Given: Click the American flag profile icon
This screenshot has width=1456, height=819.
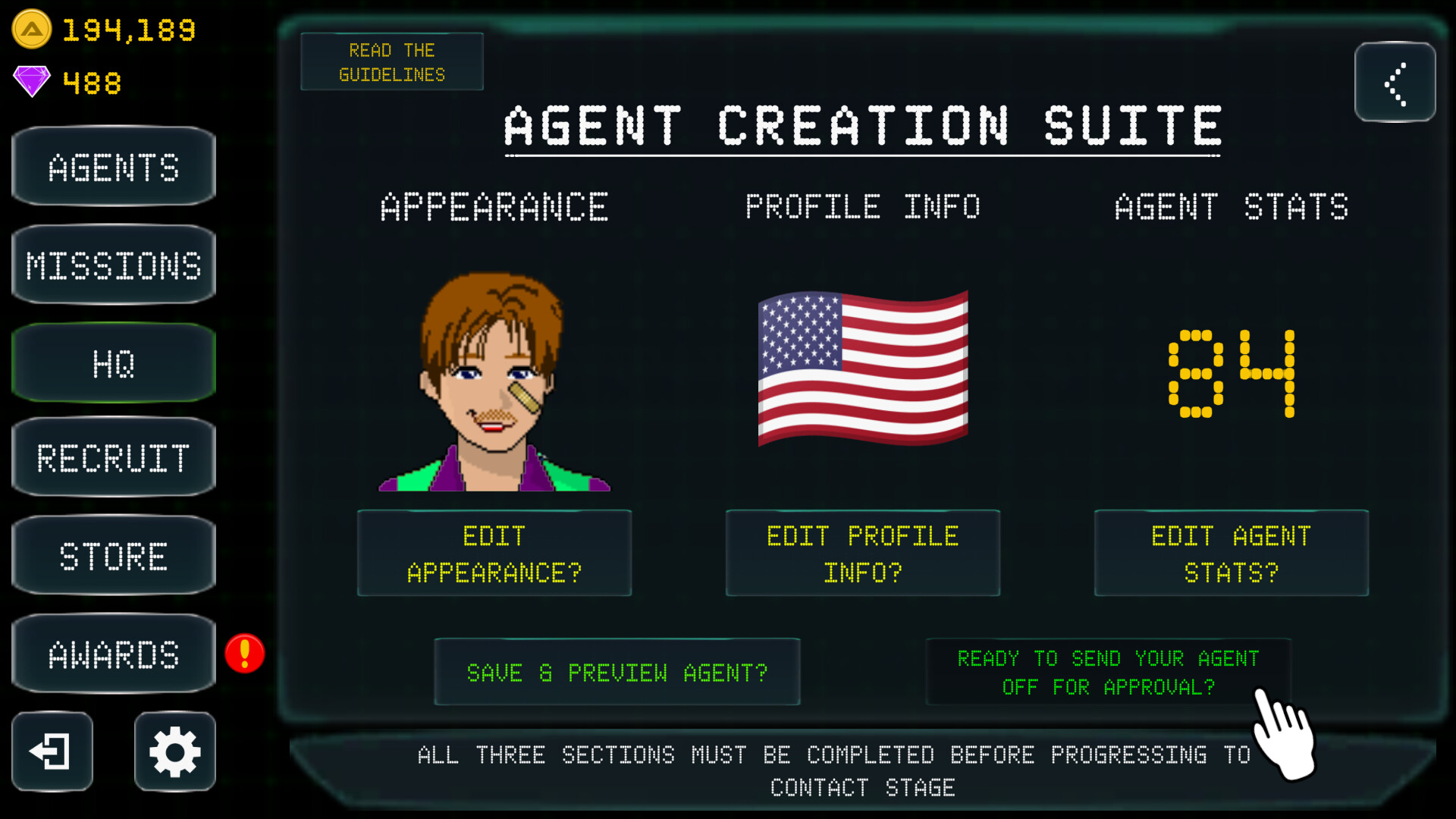Looking at the screenshot, I should pos(863,366).
